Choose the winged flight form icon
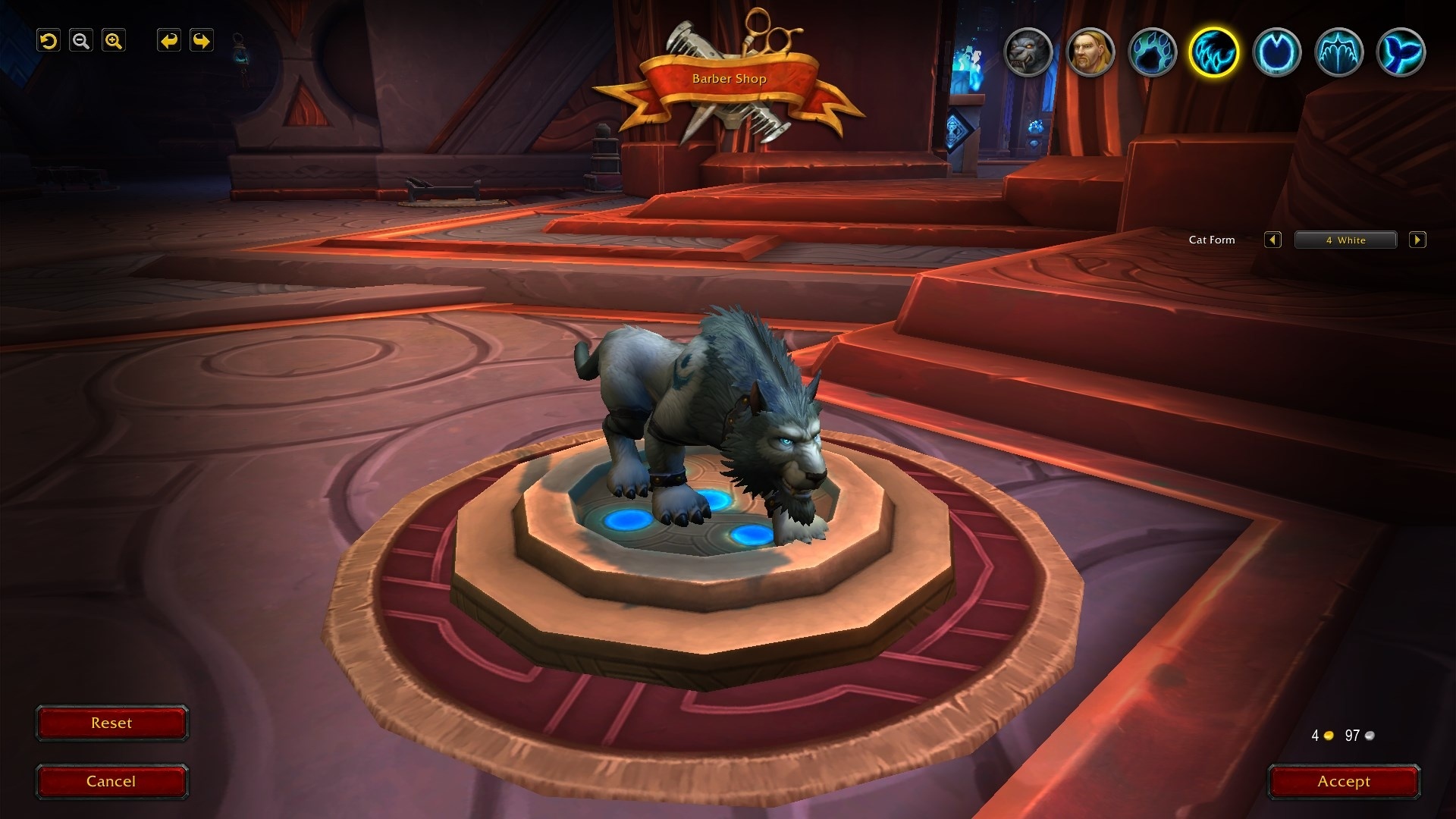Viewport: 1456px width, 819px height. tap(1338, 52)
